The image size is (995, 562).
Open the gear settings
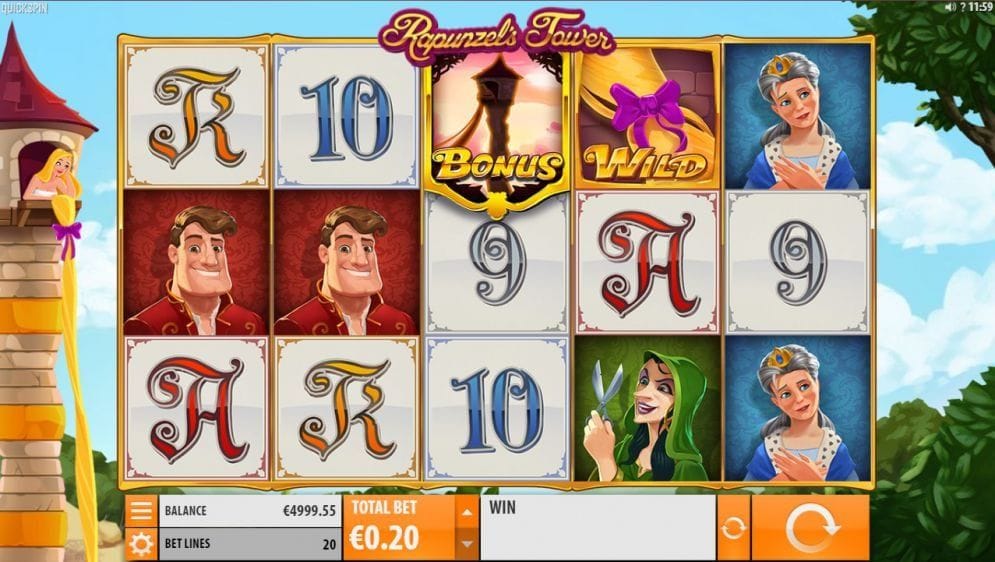pos(141,544)
